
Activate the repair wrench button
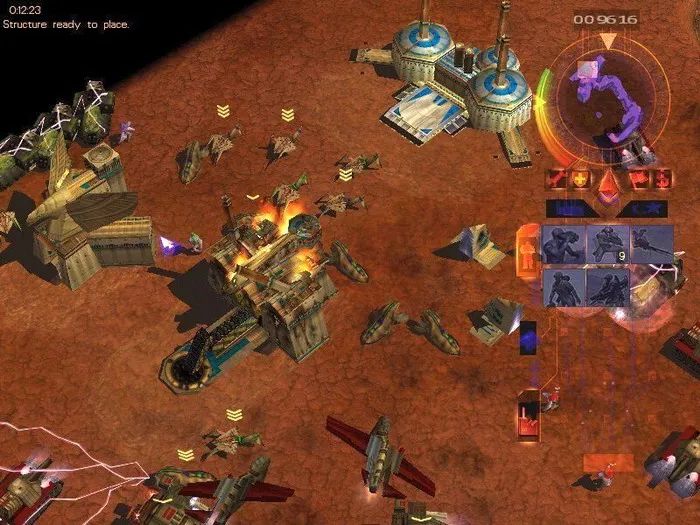pyautogui.click(x=553, y=180)
